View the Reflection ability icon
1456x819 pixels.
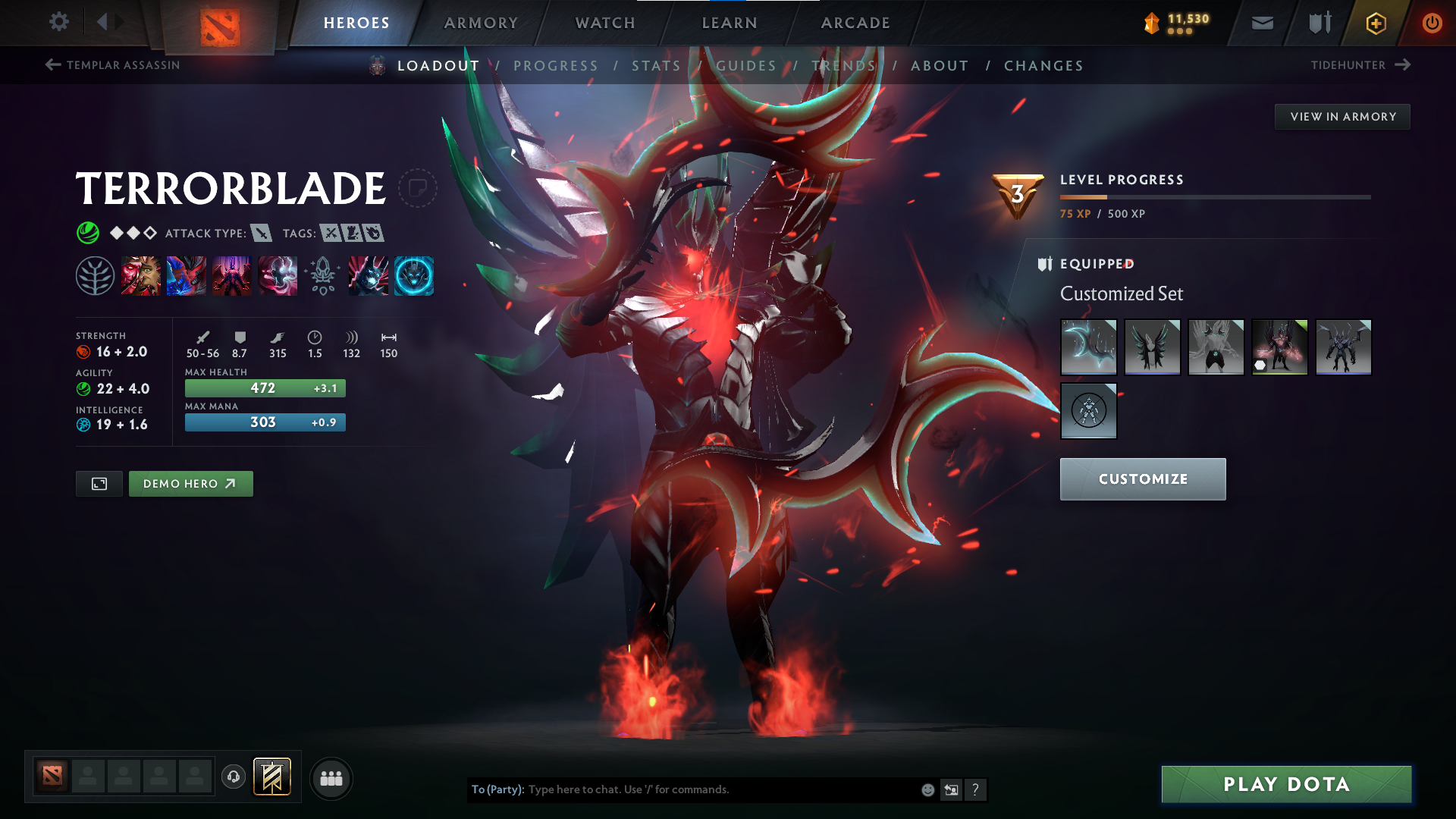[141, 275]
